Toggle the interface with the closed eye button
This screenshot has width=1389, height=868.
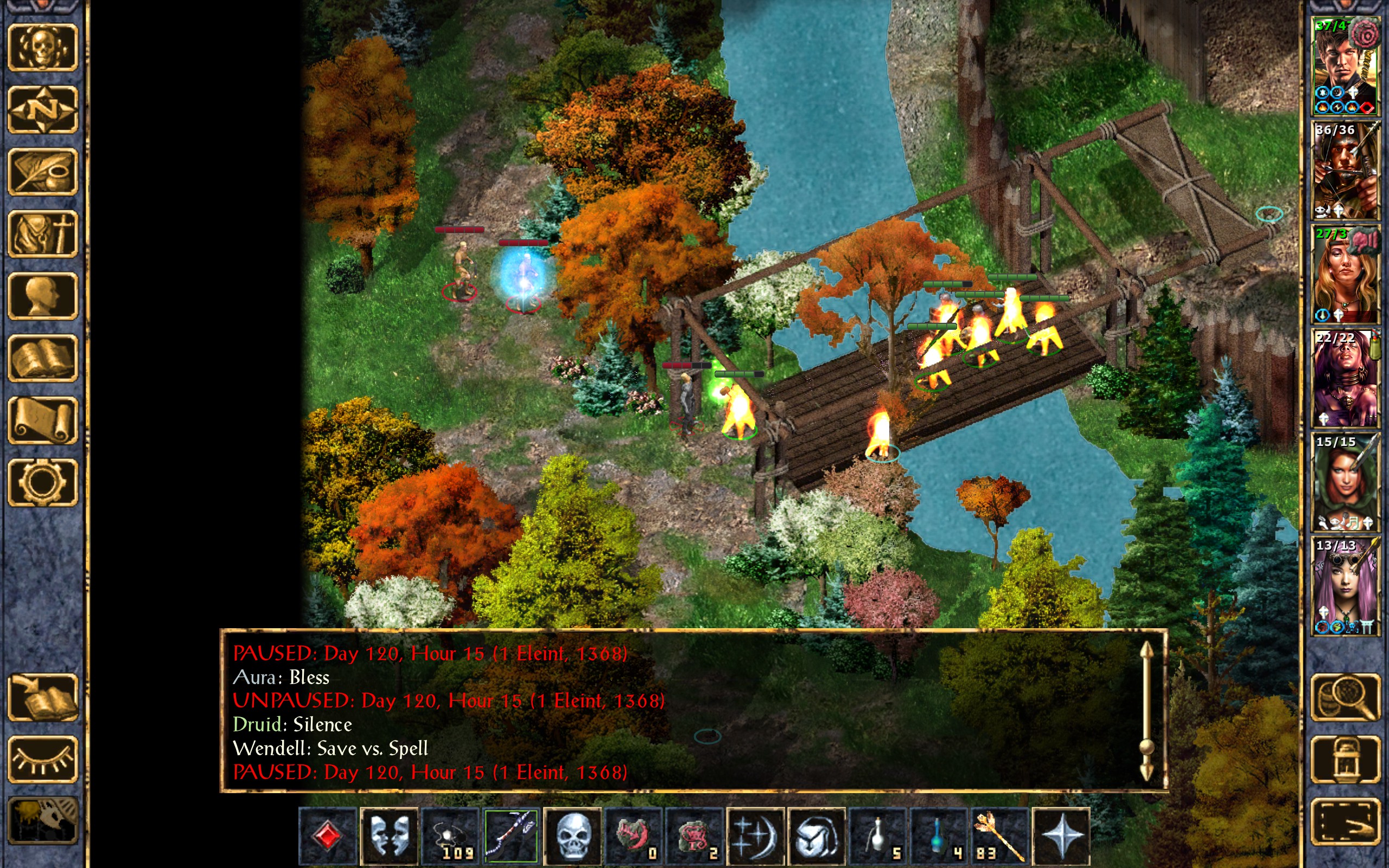coord(42,759)
